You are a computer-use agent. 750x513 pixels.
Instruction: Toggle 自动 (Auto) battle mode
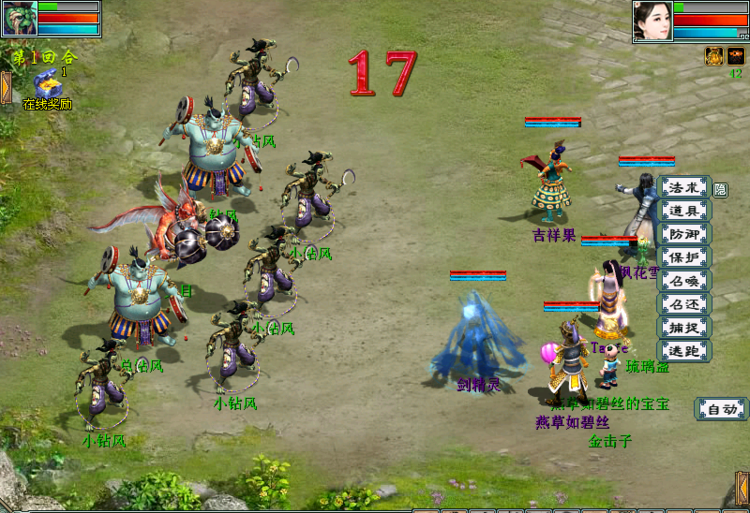tap(721, 408)
